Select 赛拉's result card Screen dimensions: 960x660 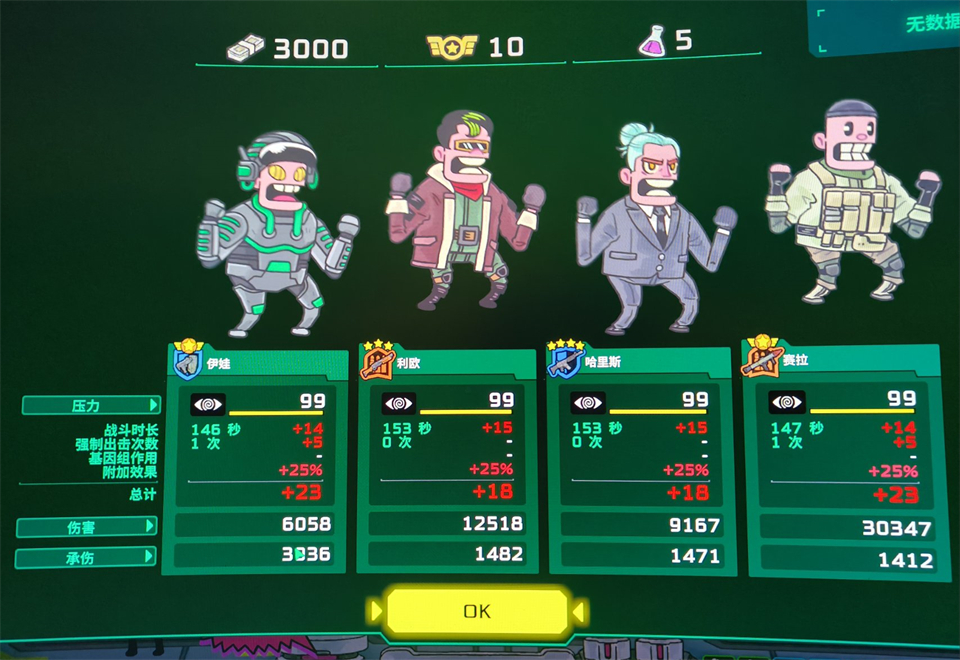[x=842, y=459]
